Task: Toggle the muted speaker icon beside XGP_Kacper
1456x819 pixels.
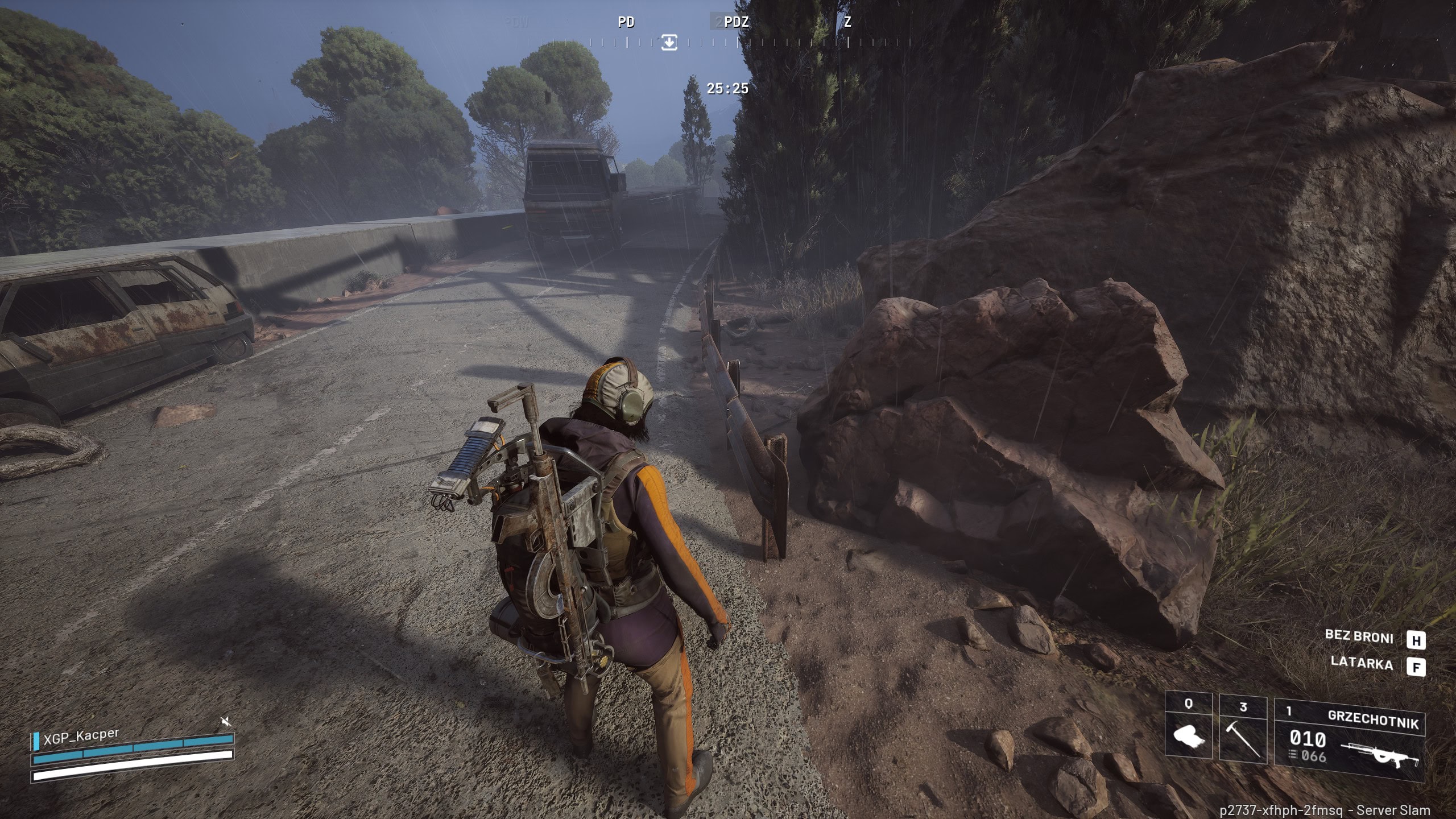Action: [x=226, y=722]
